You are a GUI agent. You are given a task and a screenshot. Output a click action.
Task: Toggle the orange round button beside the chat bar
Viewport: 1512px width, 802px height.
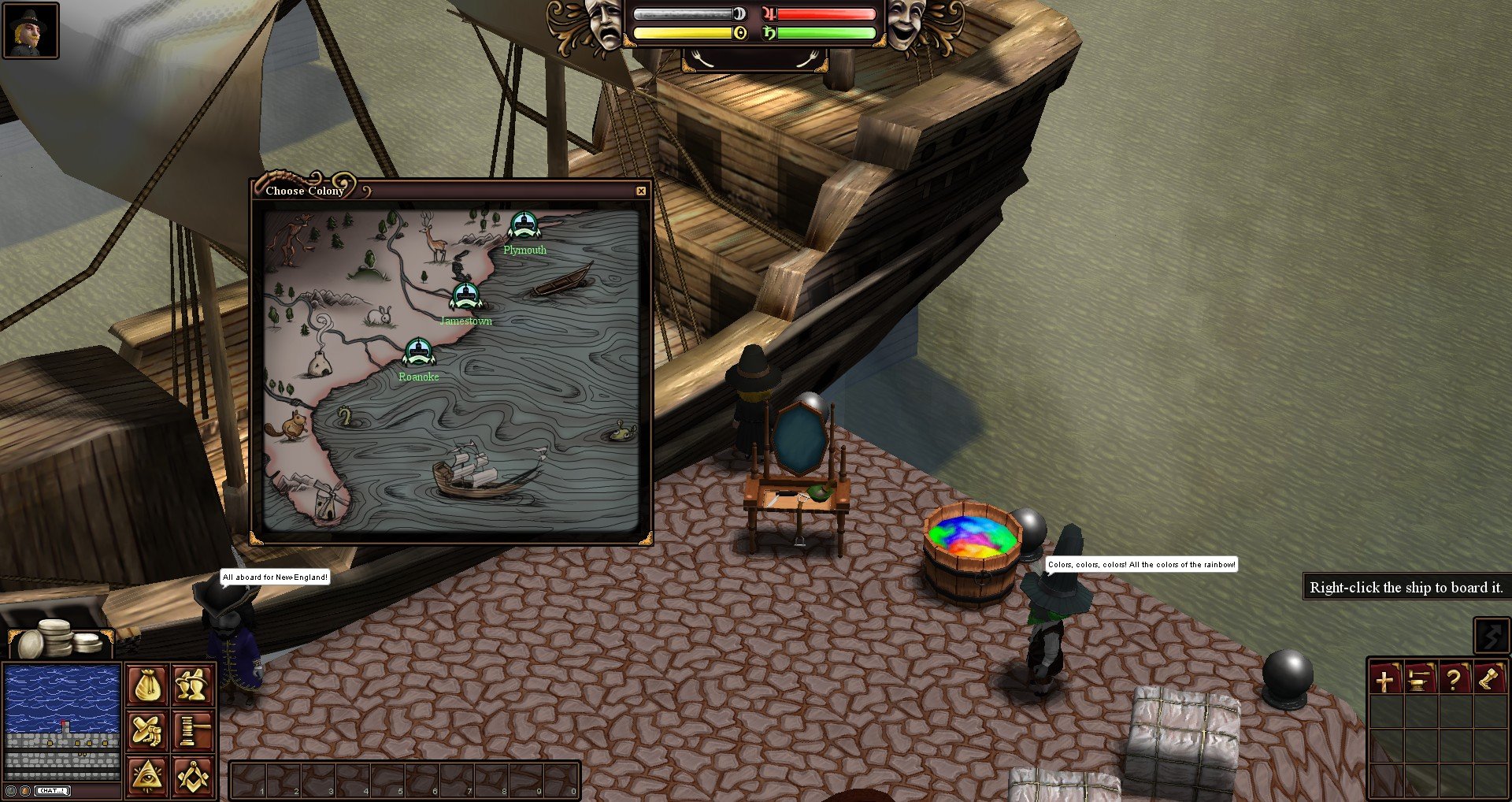coord(26,790)
